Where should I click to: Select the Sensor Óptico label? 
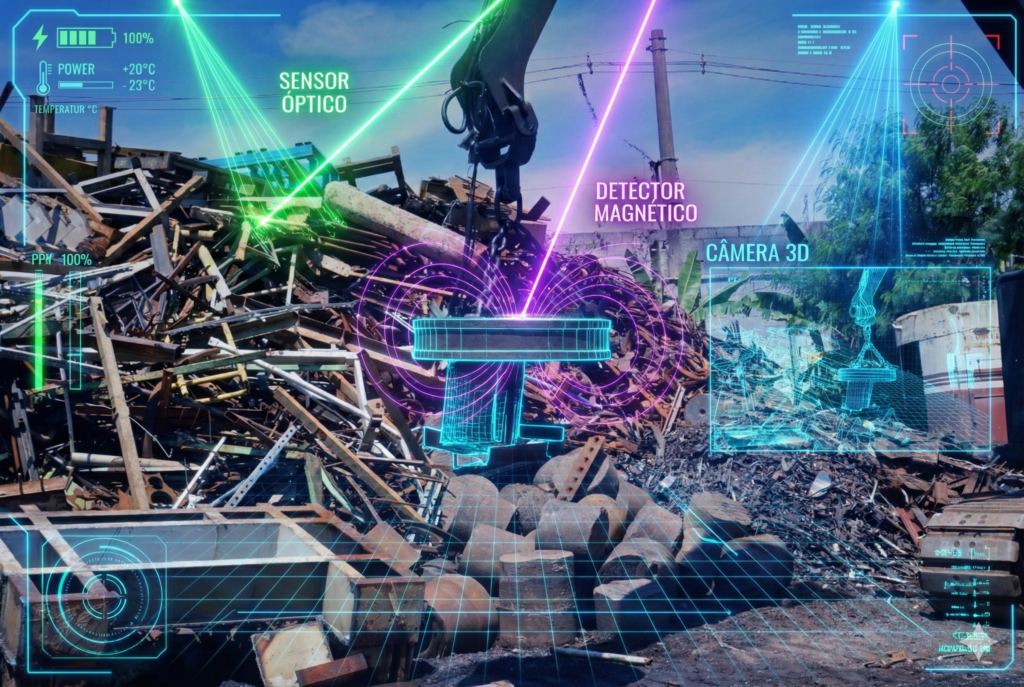(x=313, y=92)
